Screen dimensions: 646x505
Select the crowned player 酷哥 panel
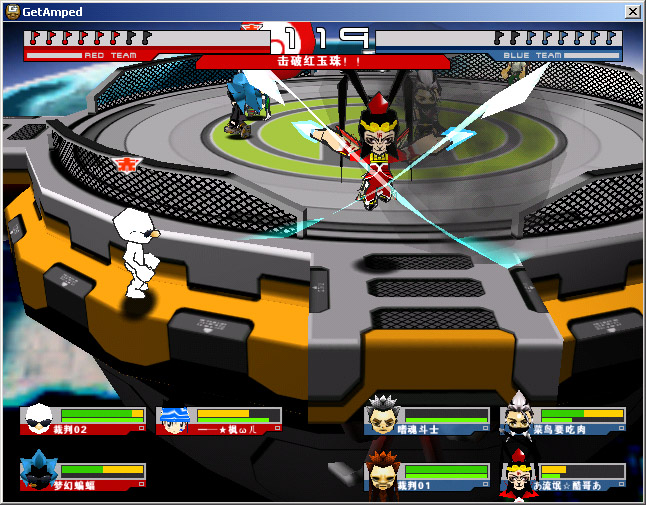(563, 476)
